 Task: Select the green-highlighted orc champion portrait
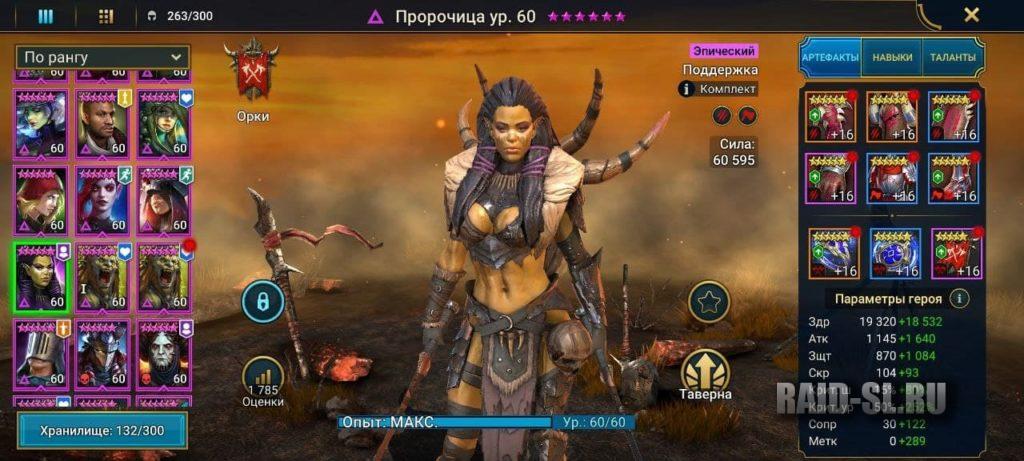pos(42,277)
